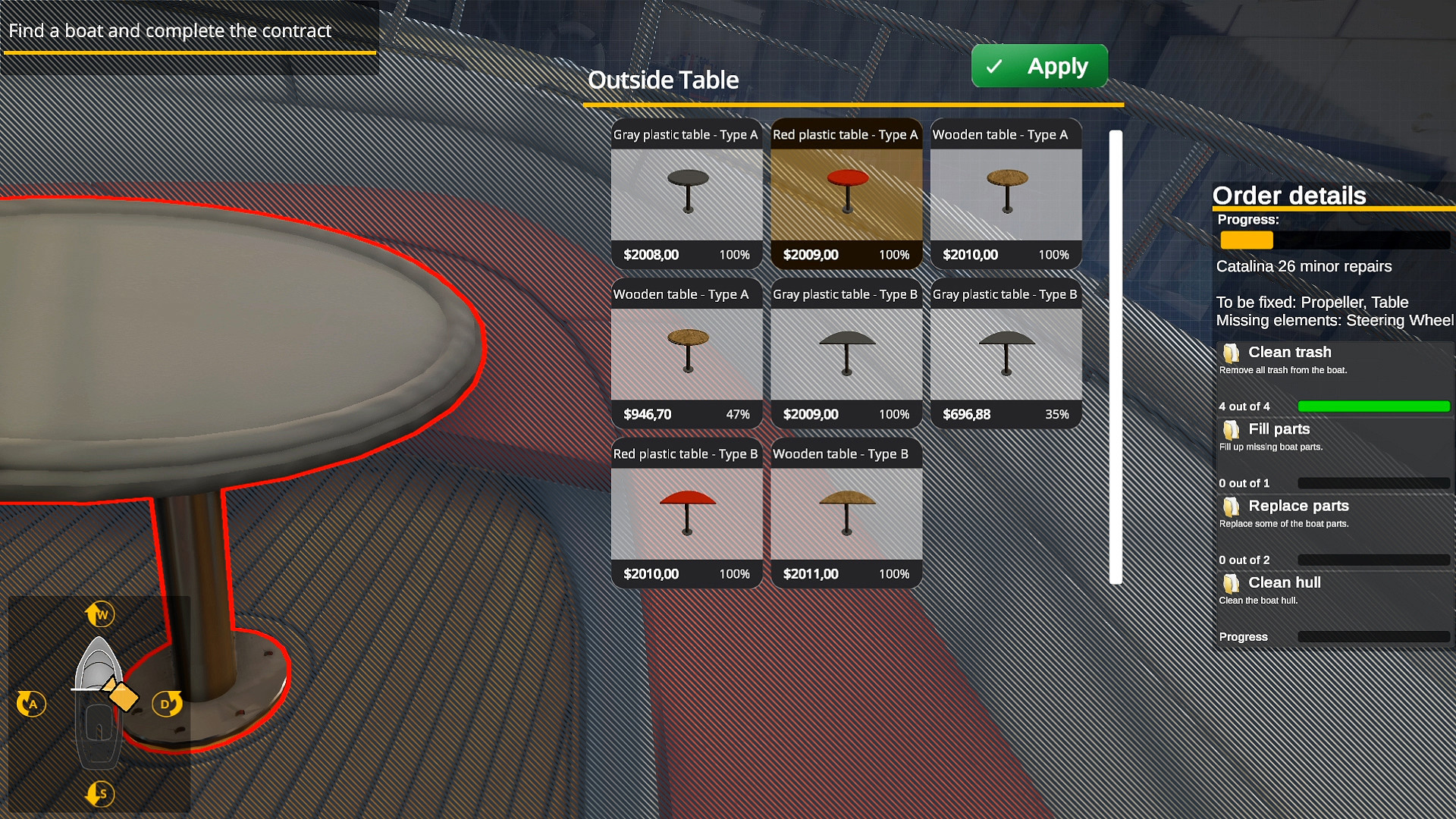The height and width of the screenshot is (819, 1456).
Task: Click the Catalina 26 minor repairs link
Action: pos(1304,266)
